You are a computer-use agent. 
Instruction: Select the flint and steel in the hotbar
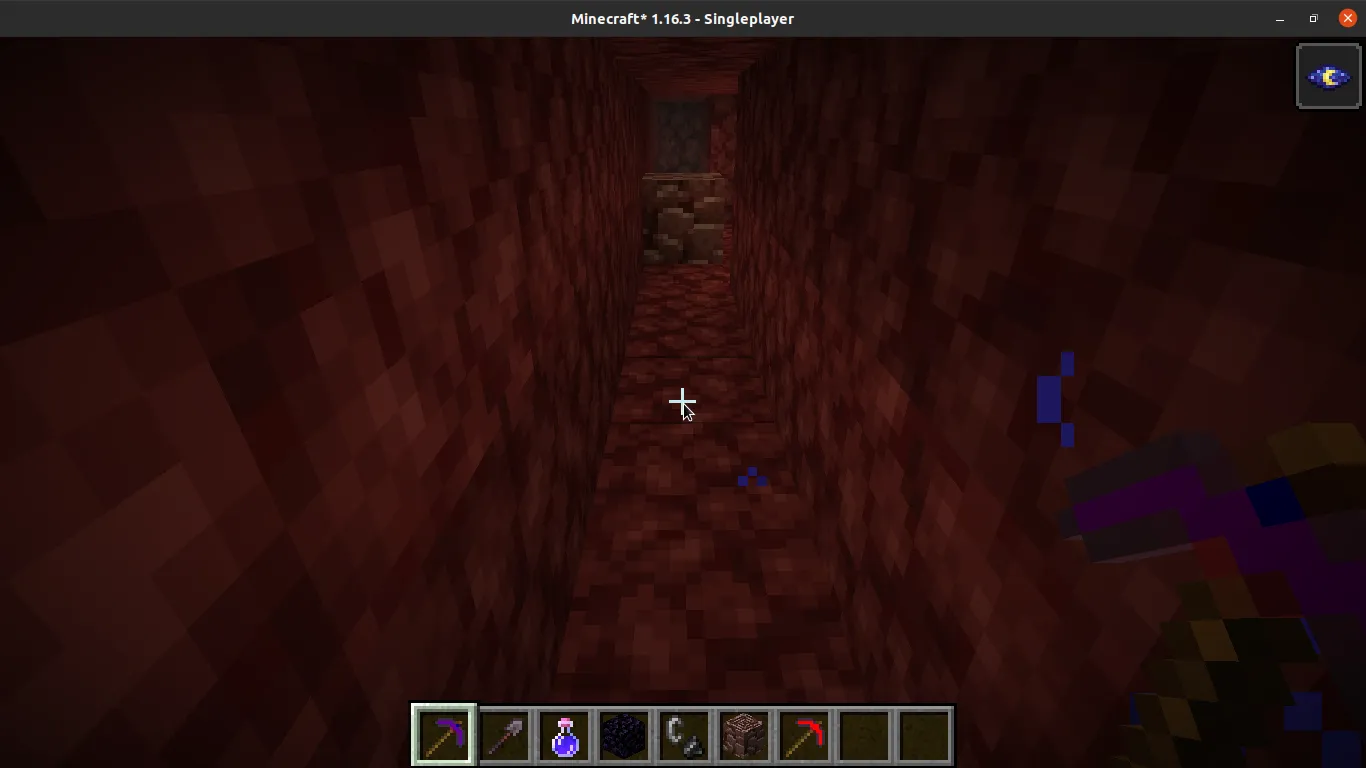pos(683,735)
